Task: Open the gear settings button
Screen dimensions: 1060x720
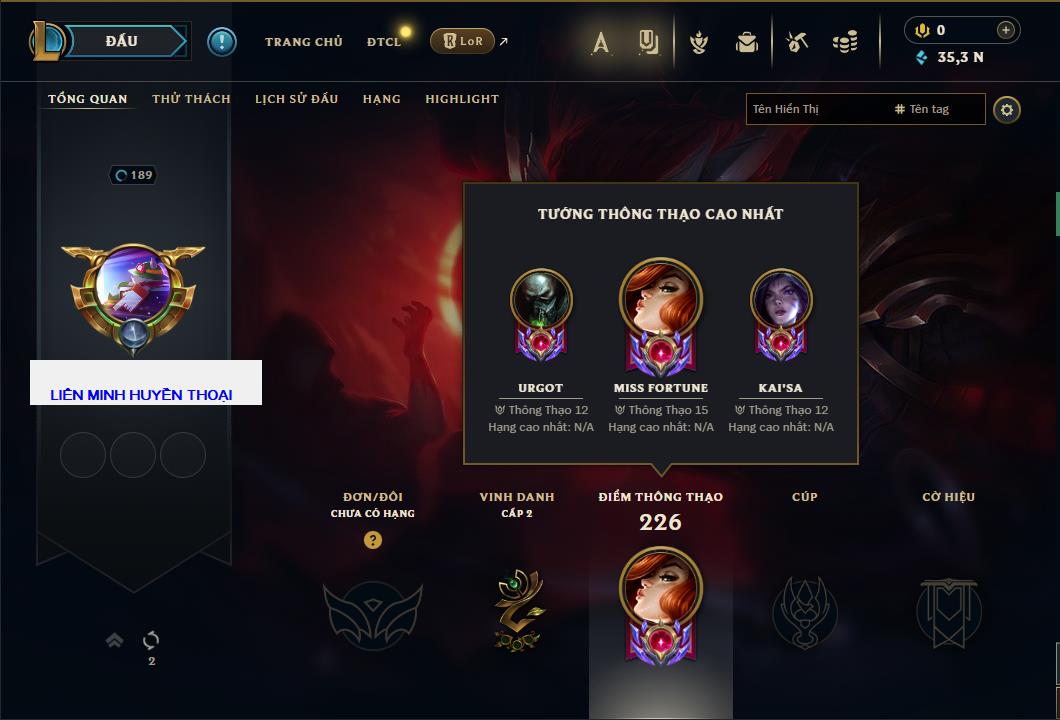Action: click(x=1007, y=109)
